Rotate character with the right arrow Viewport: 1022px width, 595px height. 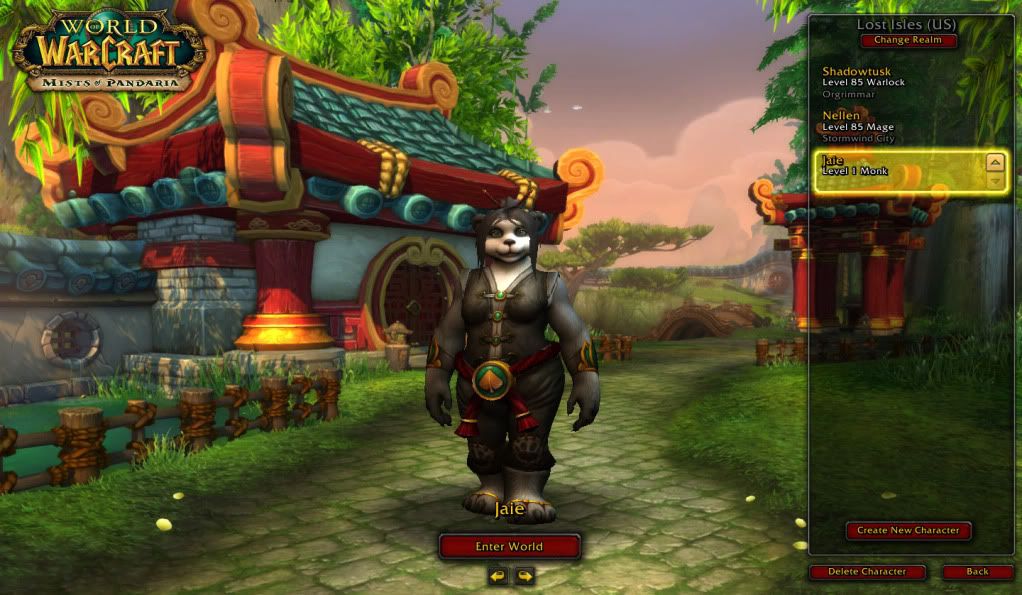[524, 576]
